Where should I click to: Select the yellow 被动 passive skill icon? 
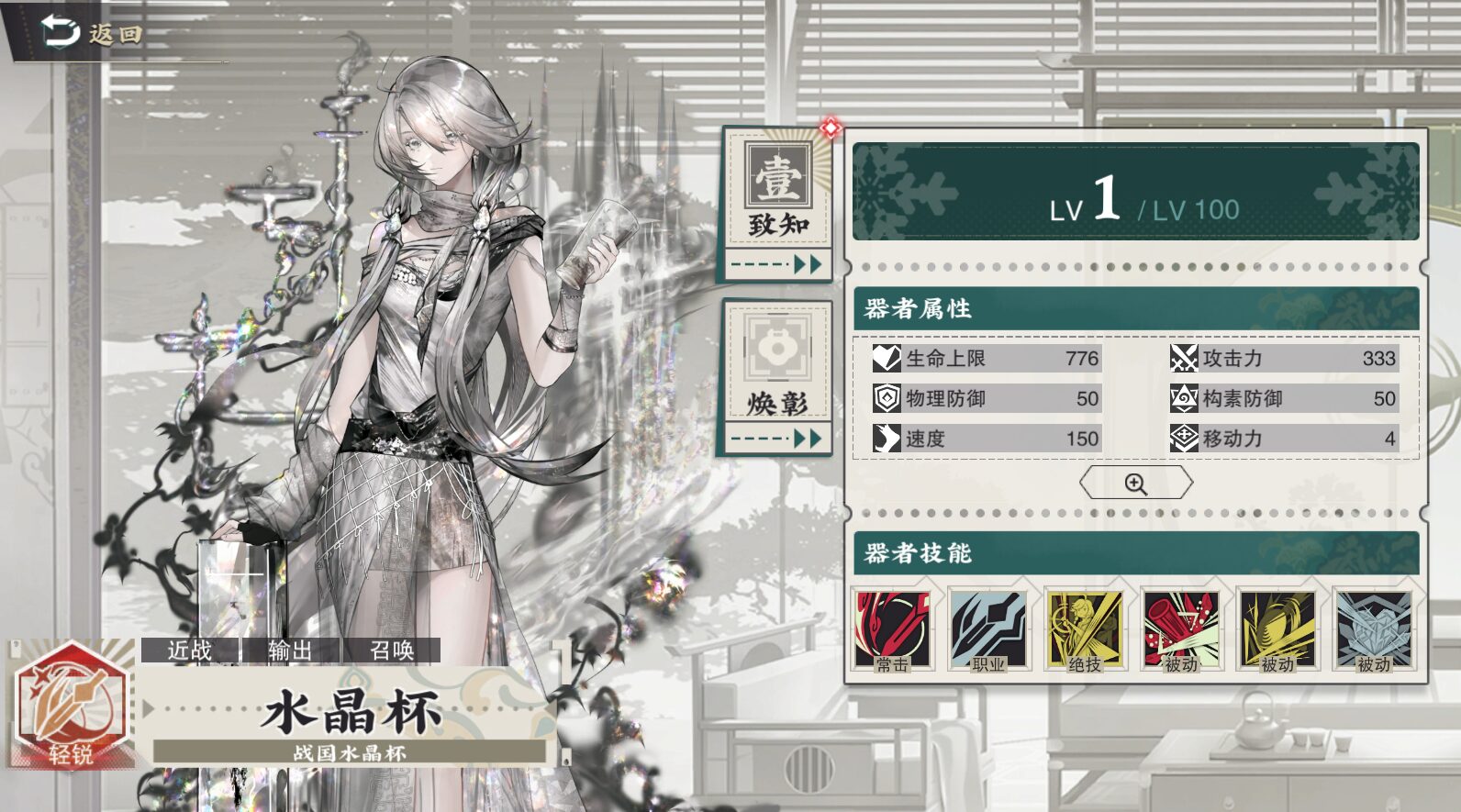point(1277,631)
